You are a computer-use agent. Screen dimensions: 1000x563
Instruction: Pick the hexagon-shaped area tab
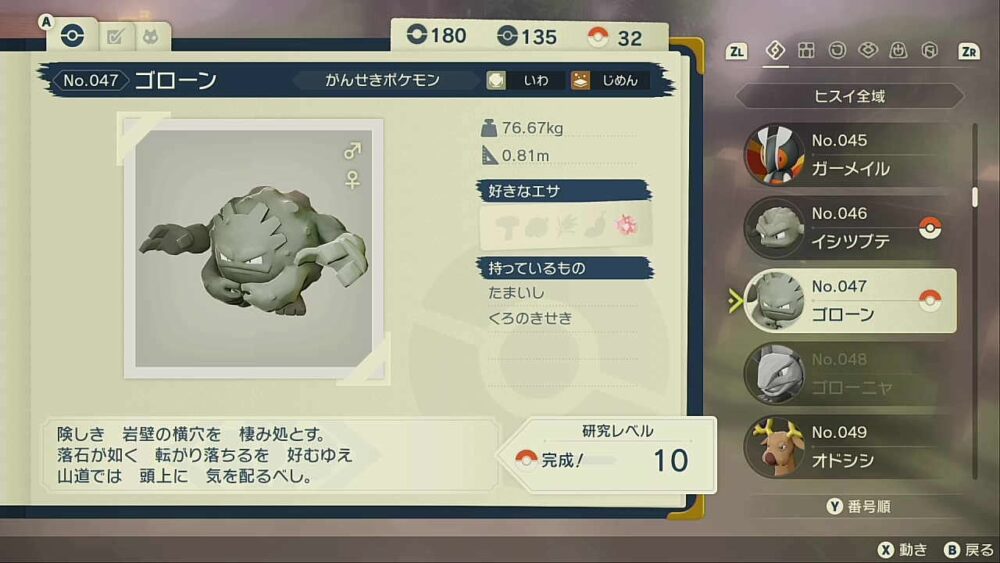pos(929,51)
